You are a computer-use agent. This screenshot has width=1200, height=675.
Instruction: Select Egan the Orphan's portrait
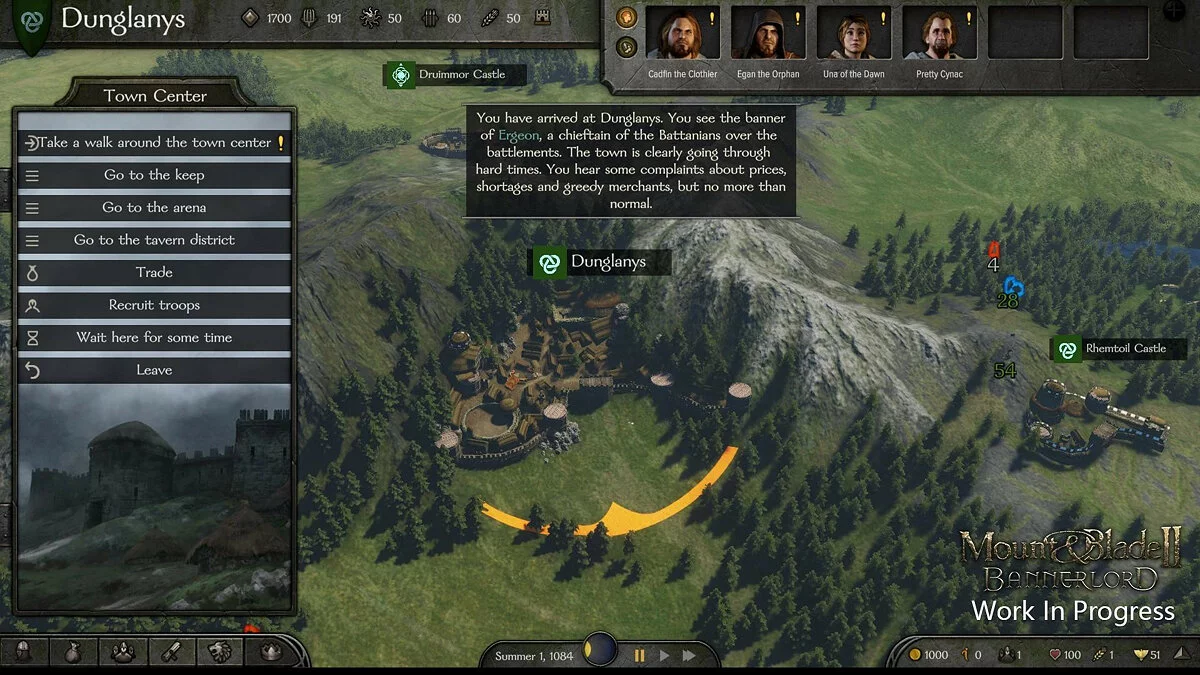tap(767, 34)
